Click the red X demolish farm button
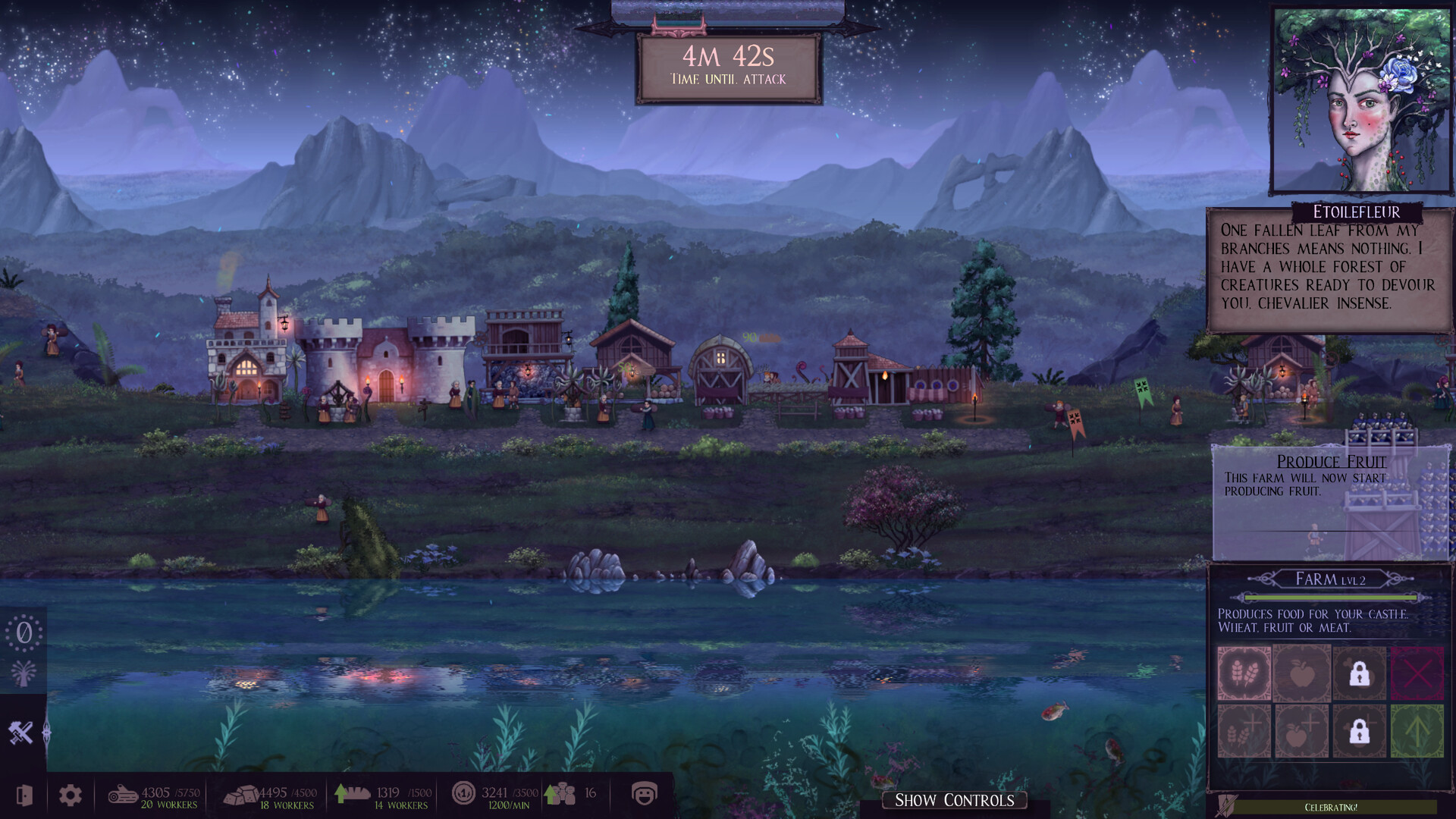This screenshot has width=1456, height=819. click(x=1417, y=673)
